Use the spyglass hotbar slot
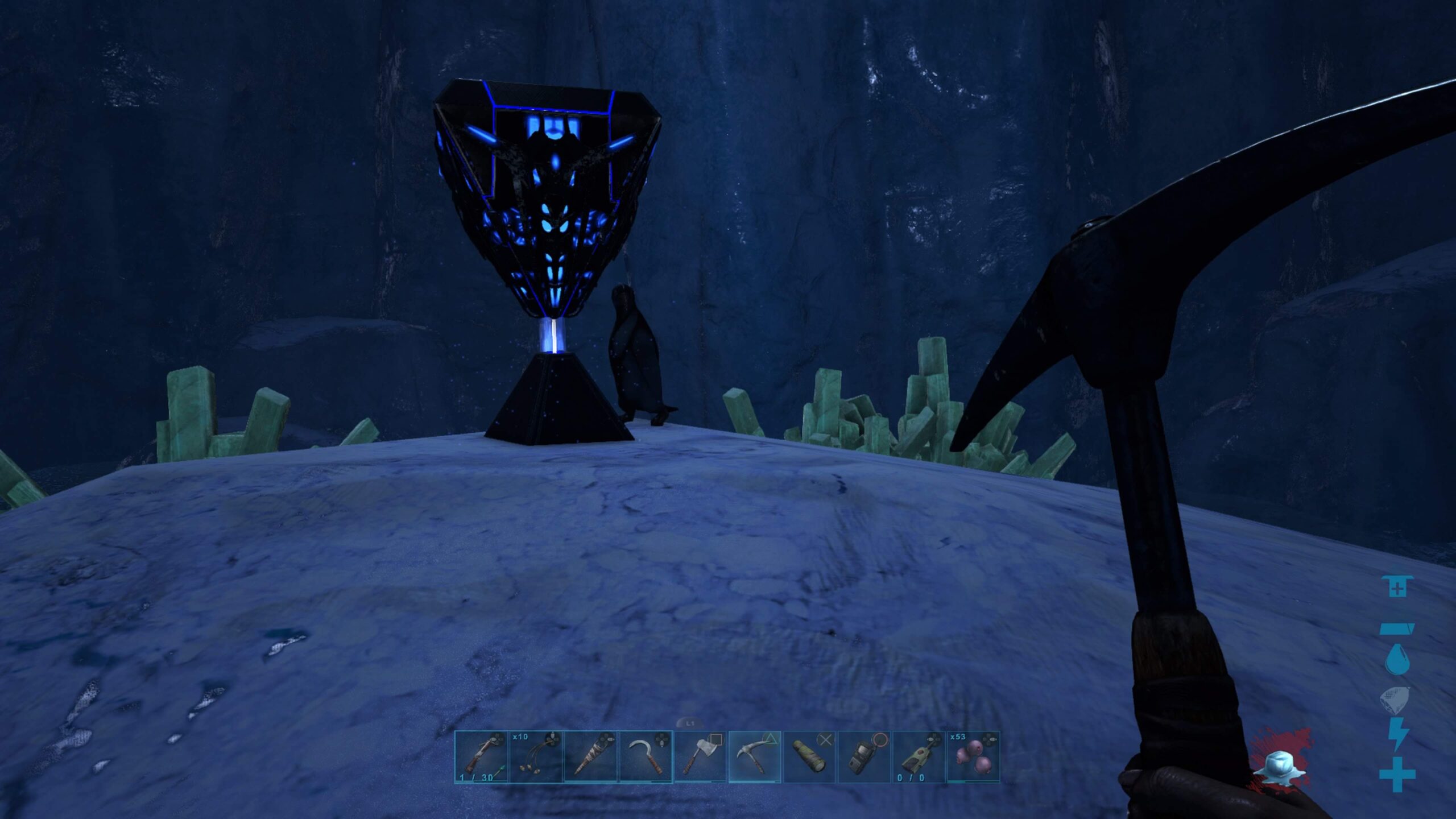This screenshot has width=1456, height=819. coord(809,757)
